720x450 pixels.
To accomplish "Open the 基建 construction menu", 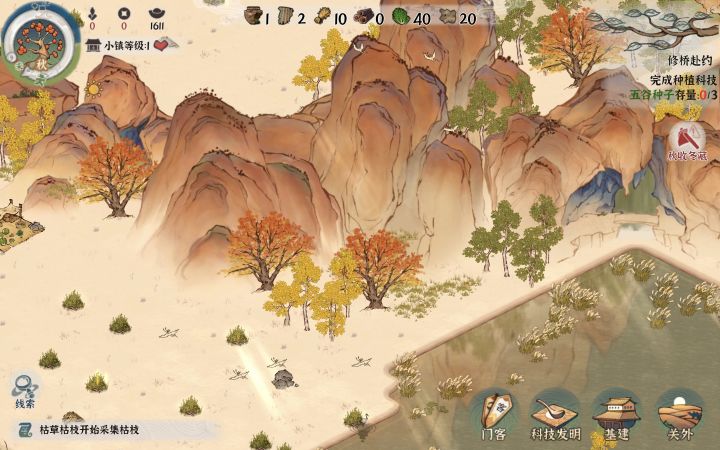I will [616, 412].
